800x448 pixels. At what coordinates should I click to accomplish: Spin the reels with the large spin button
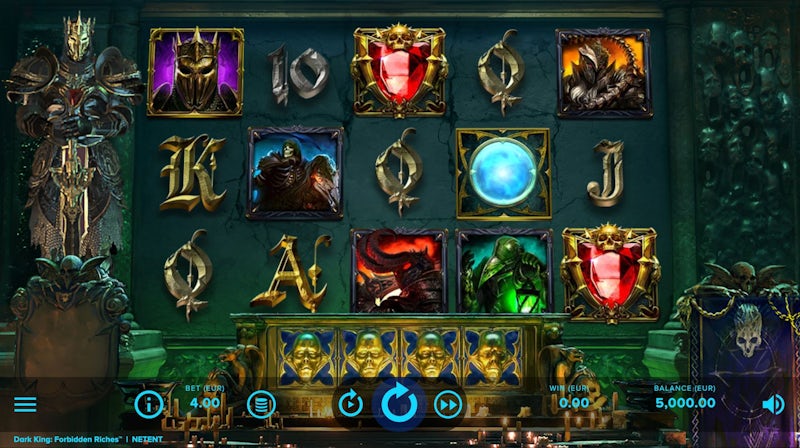[x=399, y=404]
